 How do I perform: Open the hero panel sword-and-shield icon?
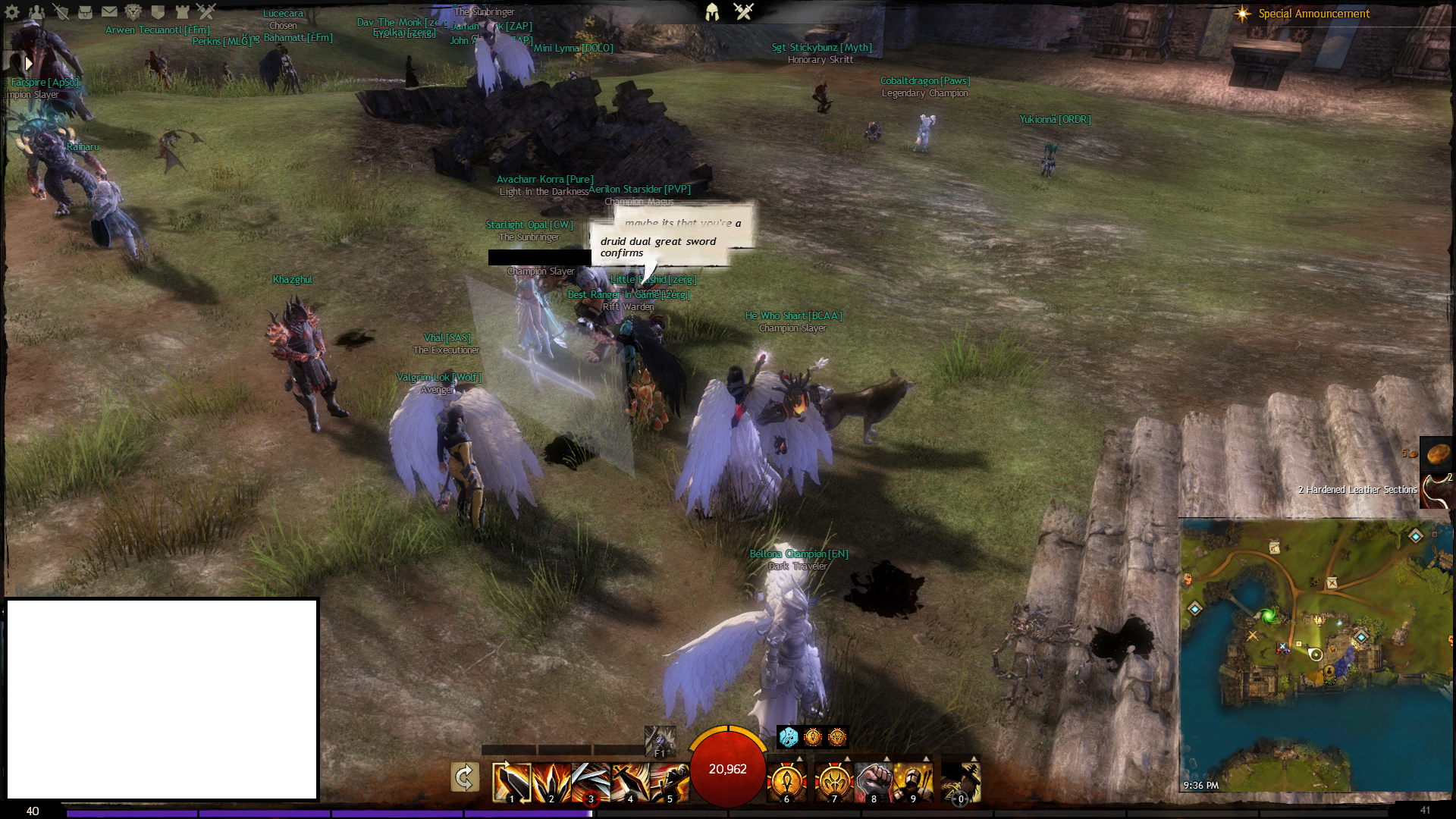pos(61,11)
